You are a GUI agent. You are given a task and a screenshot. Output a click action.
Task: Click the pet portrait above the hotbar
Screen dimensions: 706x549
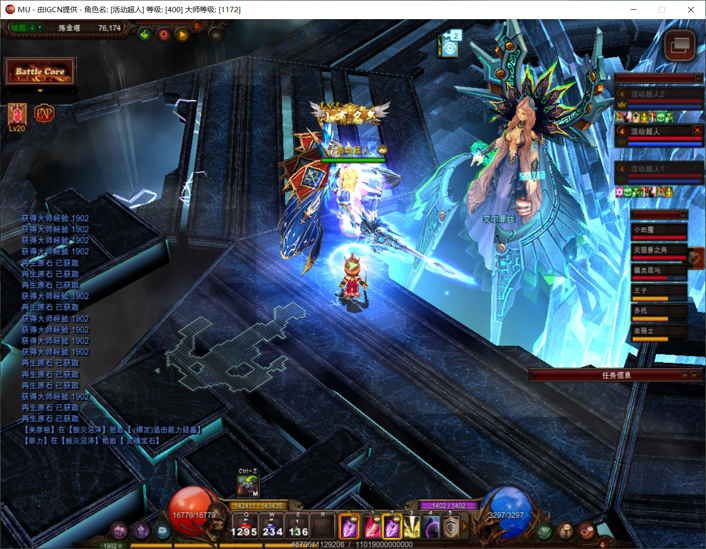pos(247,485)
